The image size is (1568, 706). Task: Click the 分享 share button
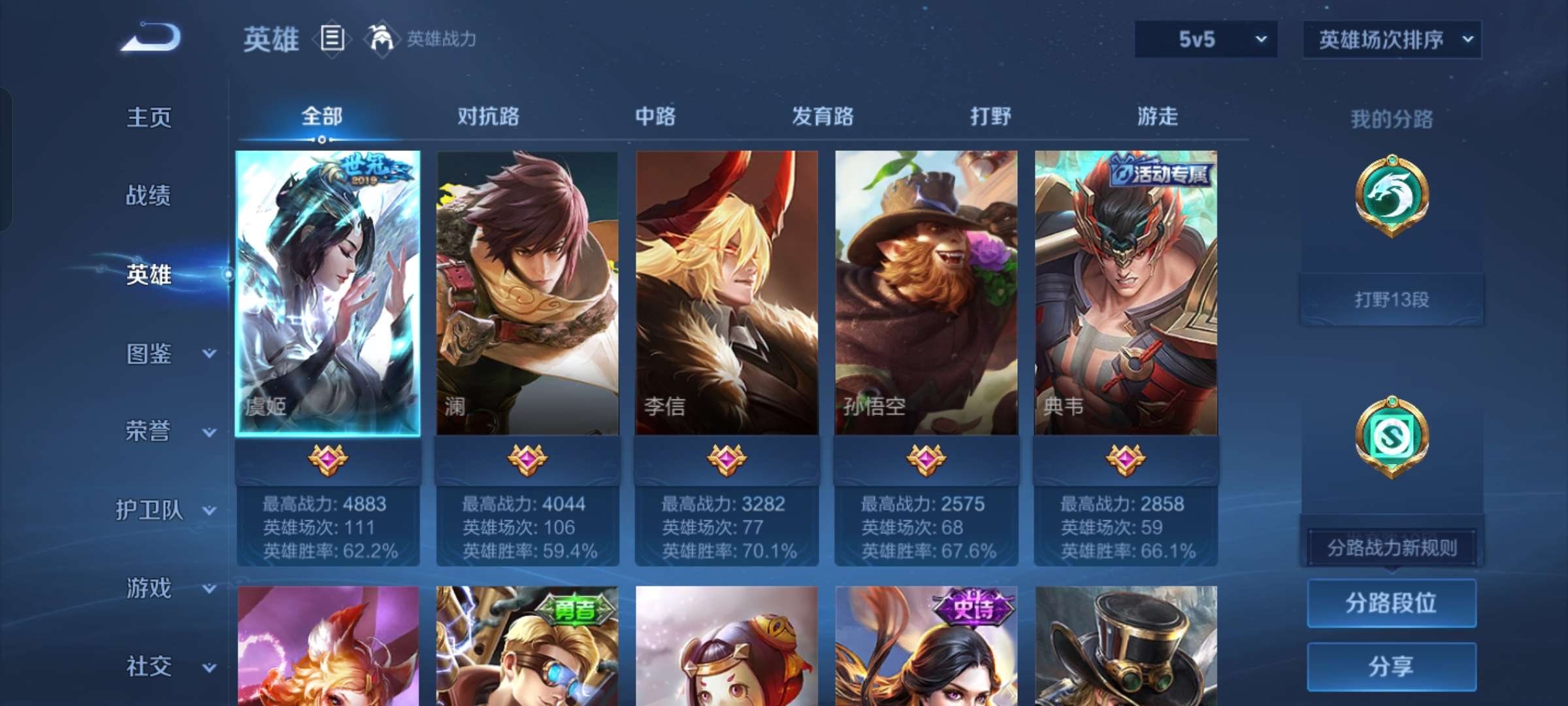pos(1392,665)
